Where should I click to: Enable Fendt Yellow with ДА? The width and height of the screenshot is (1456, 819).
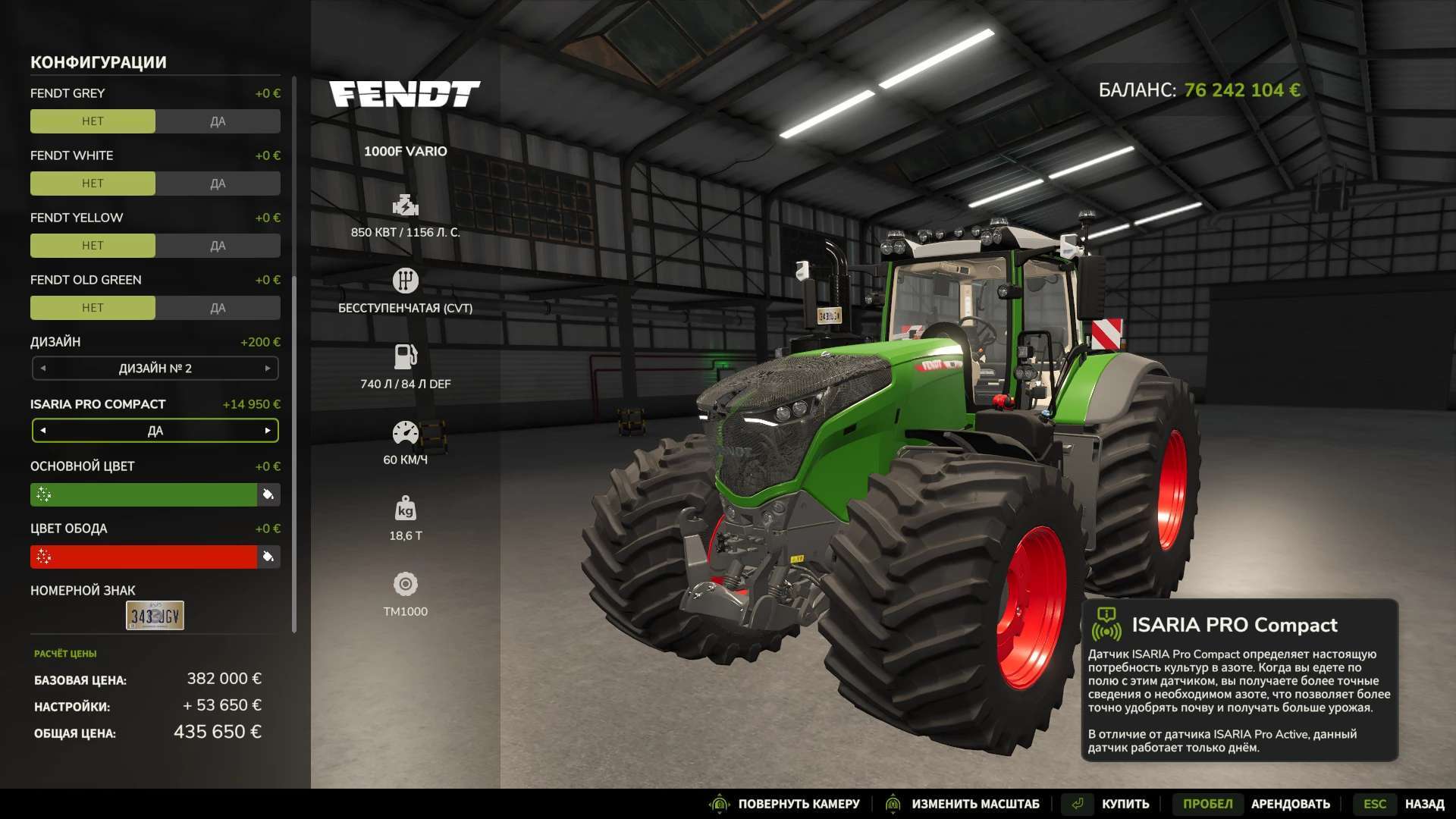[x=218, y=246]
